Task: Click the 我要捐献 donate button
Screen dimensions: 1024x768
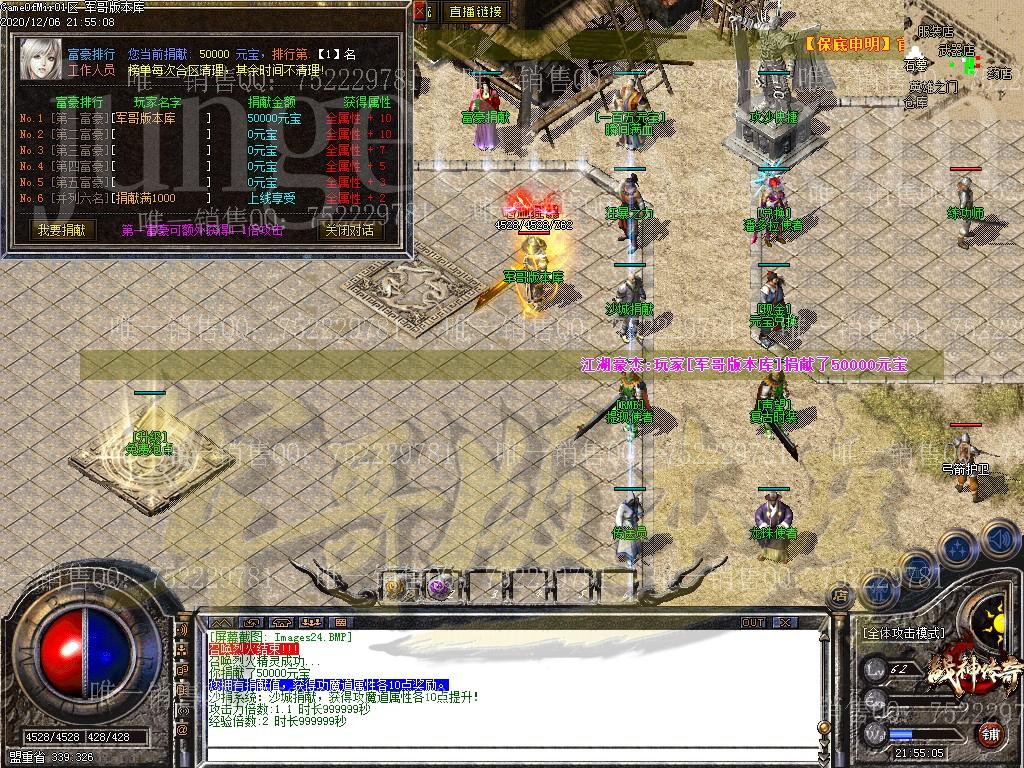Action: click(62, 230)
